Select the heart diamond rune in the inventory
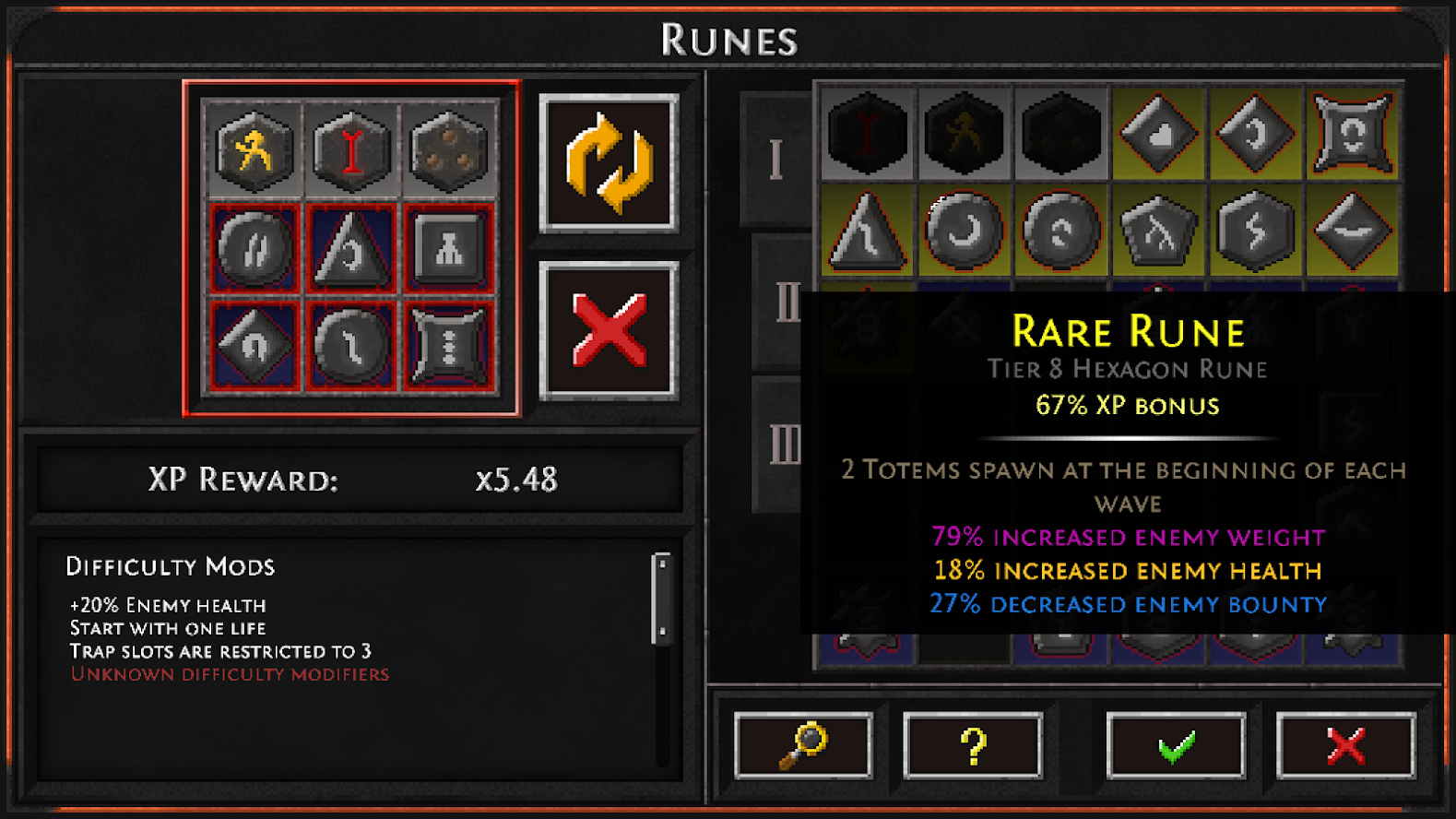The image size is (1456, 819). pos(1158,136)
